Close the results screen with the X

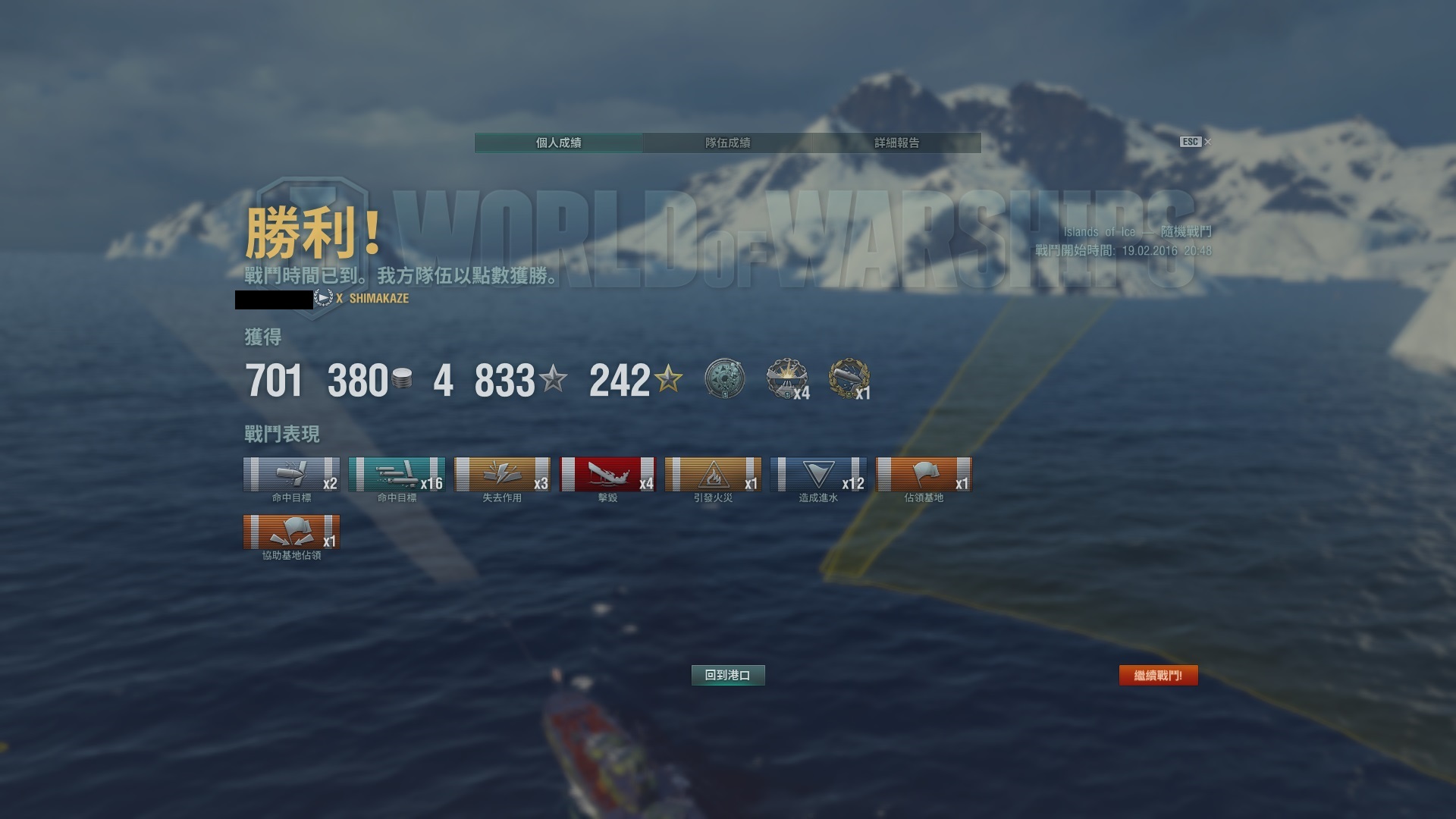pyautogui.click(x=1208, y=142)
